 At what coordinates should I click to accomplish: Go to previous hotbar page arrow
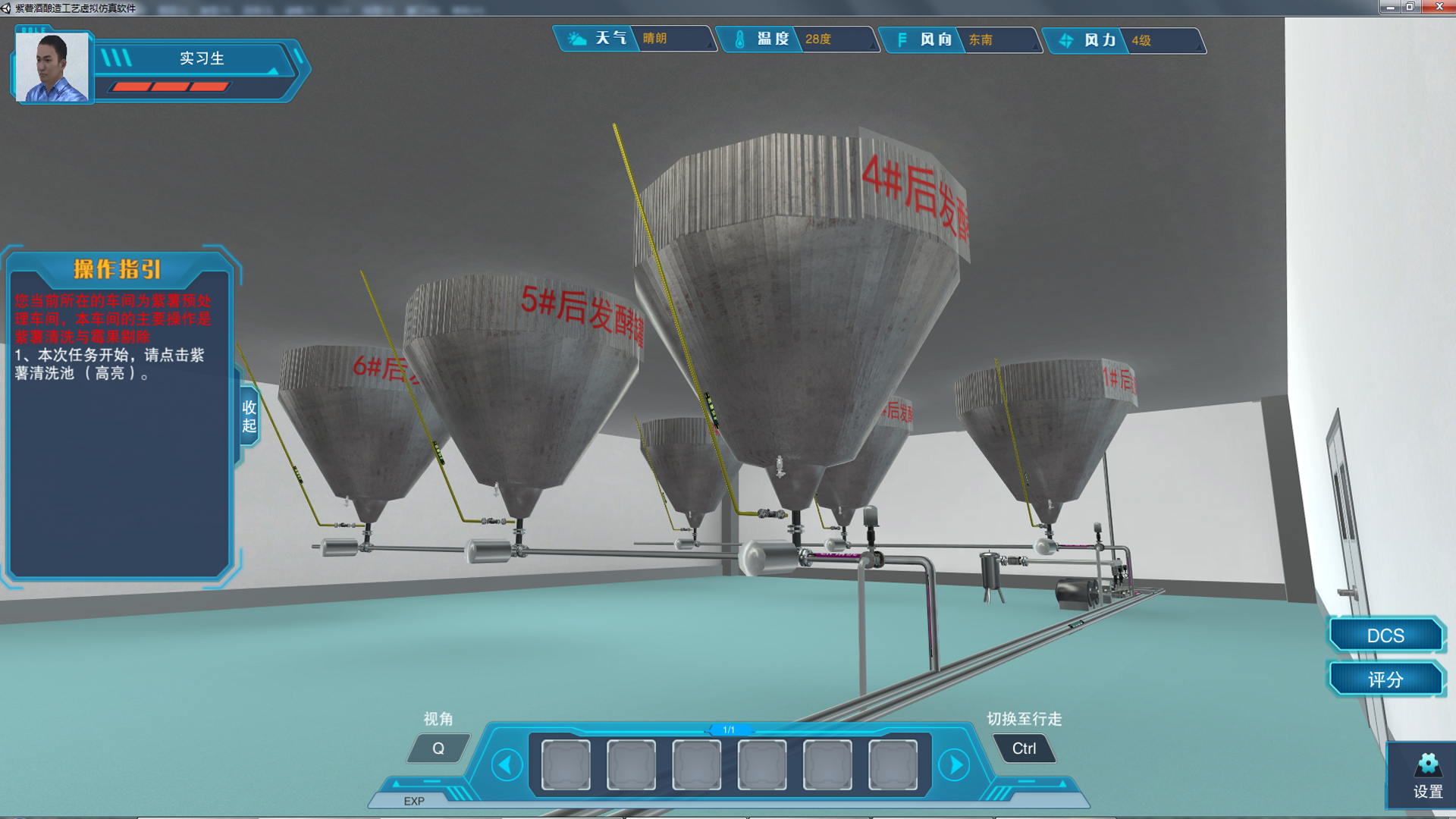pos(507,764)
